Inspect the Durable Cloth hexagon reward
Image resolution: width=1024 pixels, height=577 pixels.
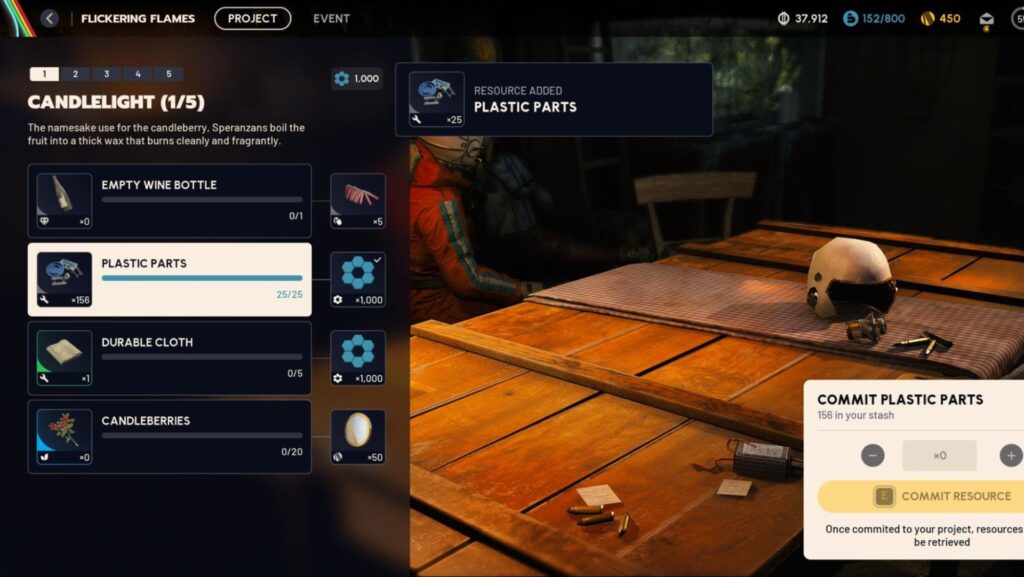[358, 358]
